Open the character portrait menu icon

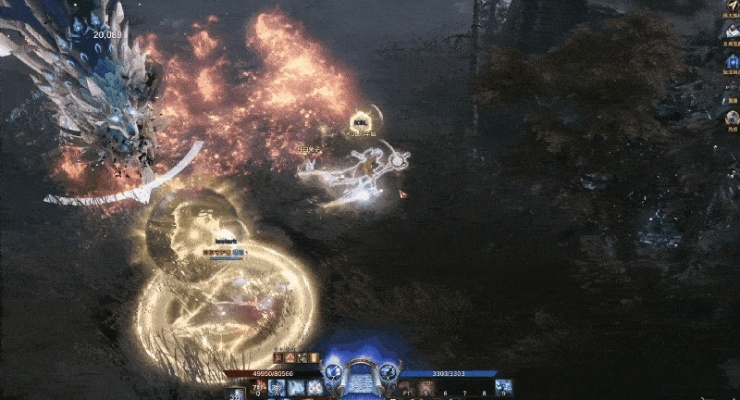(731, 30)
